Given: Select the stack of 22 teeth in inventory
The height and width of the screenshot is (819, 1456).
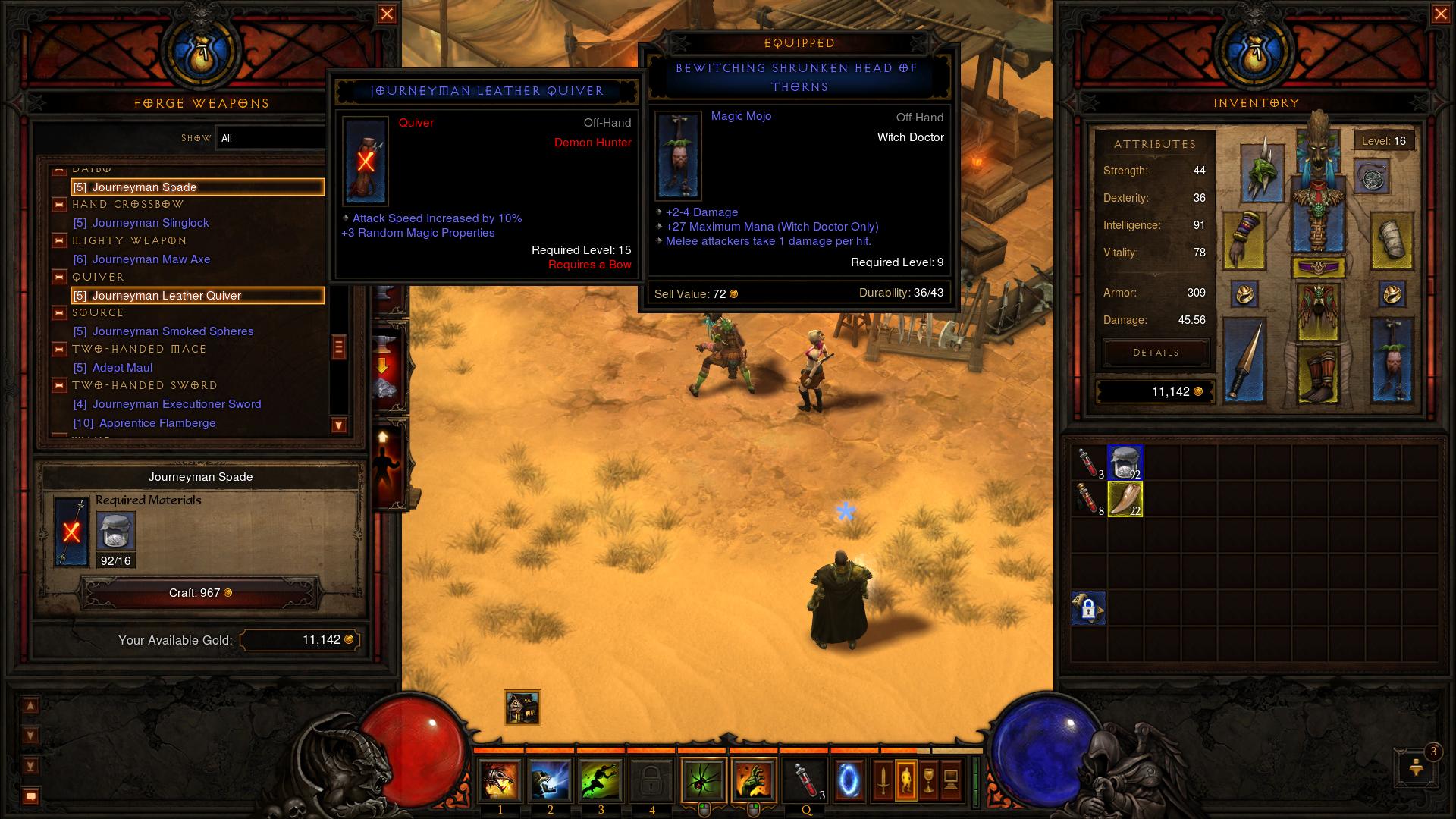Looking at the screenshot, I should click(x=1125, y=500).
